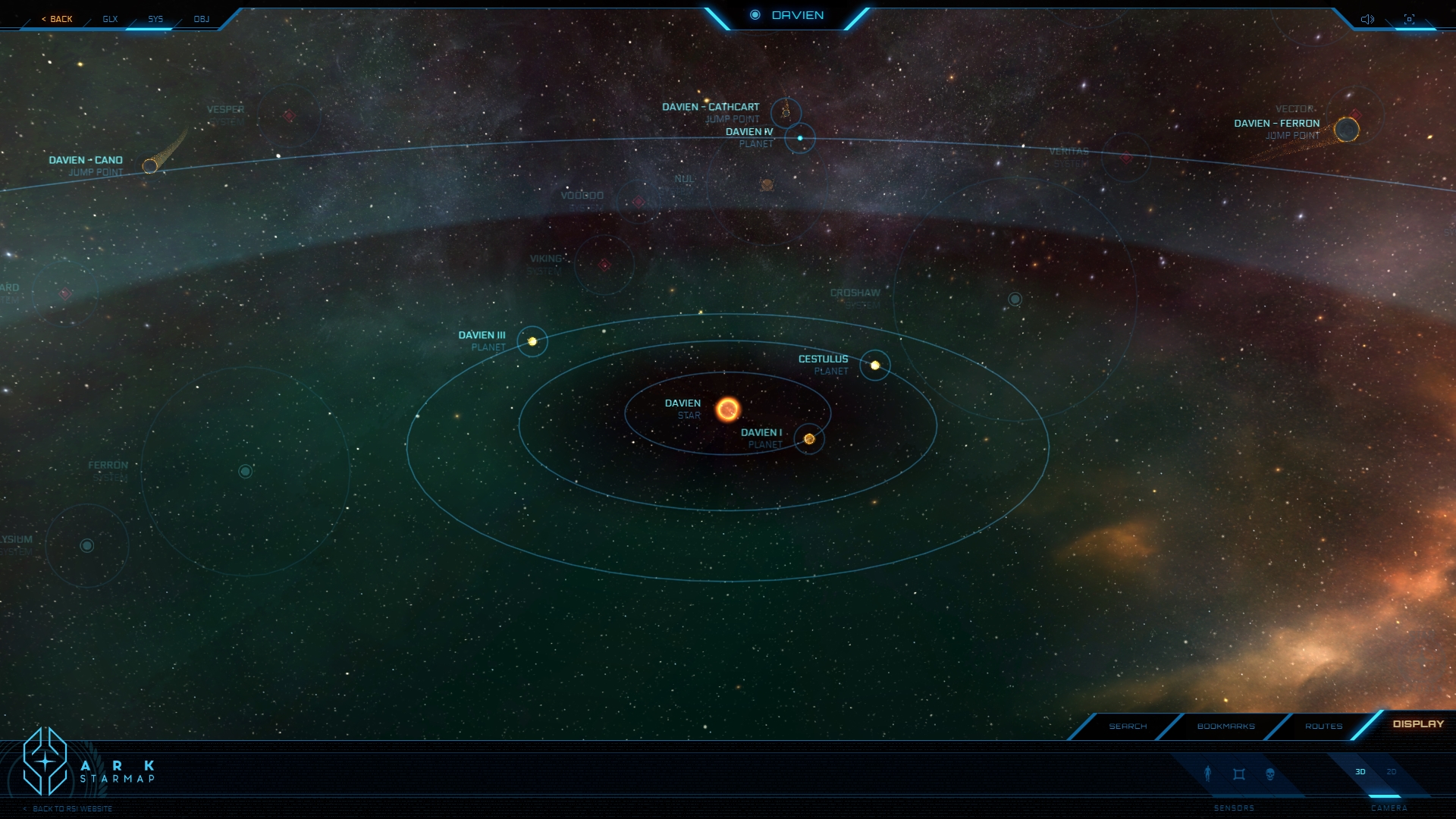Select the SYS system view tab
This screenshot has height=819, width=1456.
(x=155, y=19)
